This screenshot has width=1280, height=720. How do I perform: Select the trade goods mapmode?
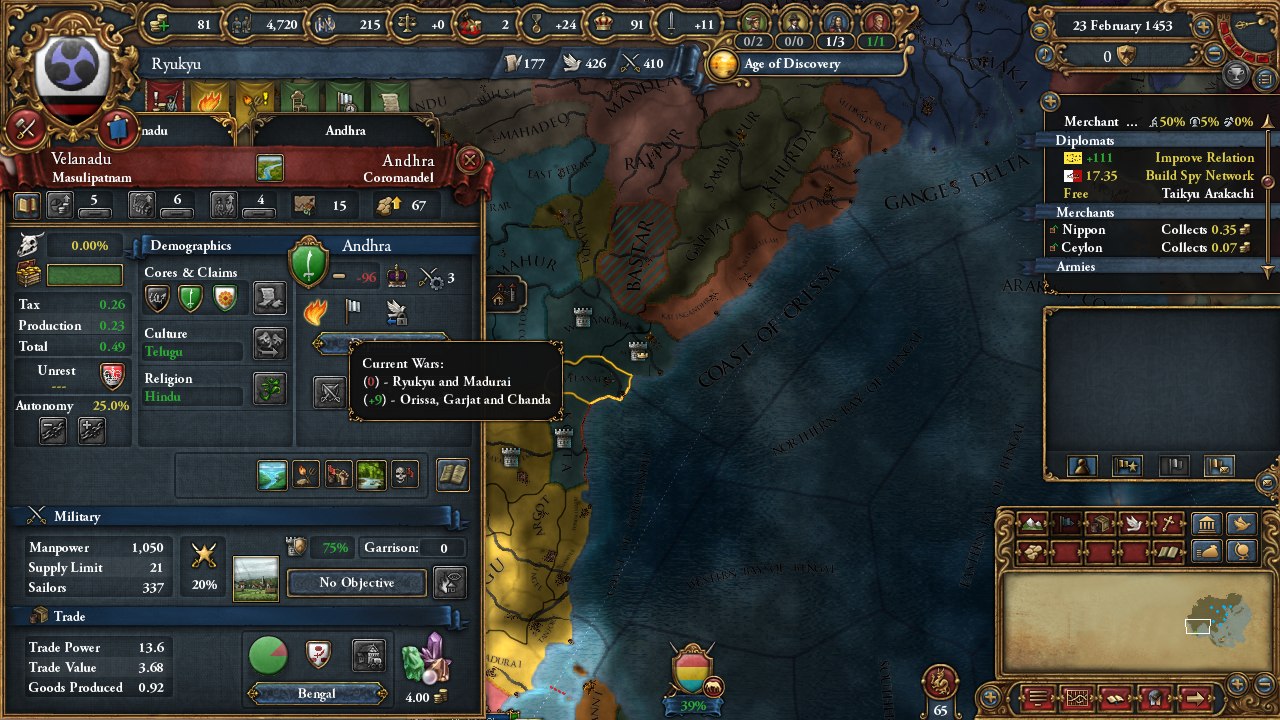[x=1032, y=551]
